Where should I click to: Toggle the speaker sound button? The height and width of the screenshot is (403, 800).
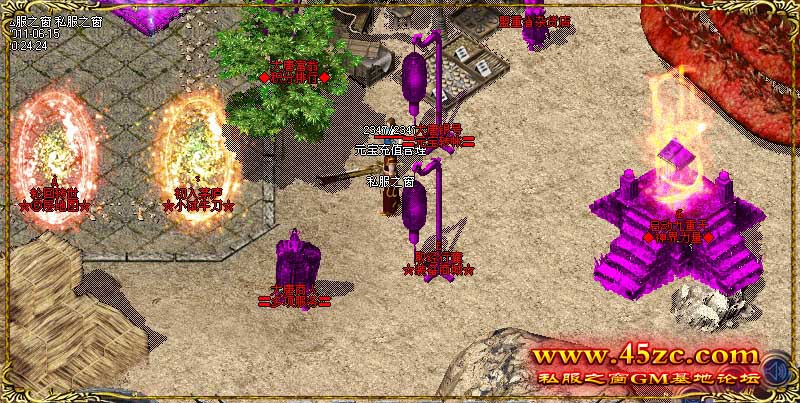[774, 373]
